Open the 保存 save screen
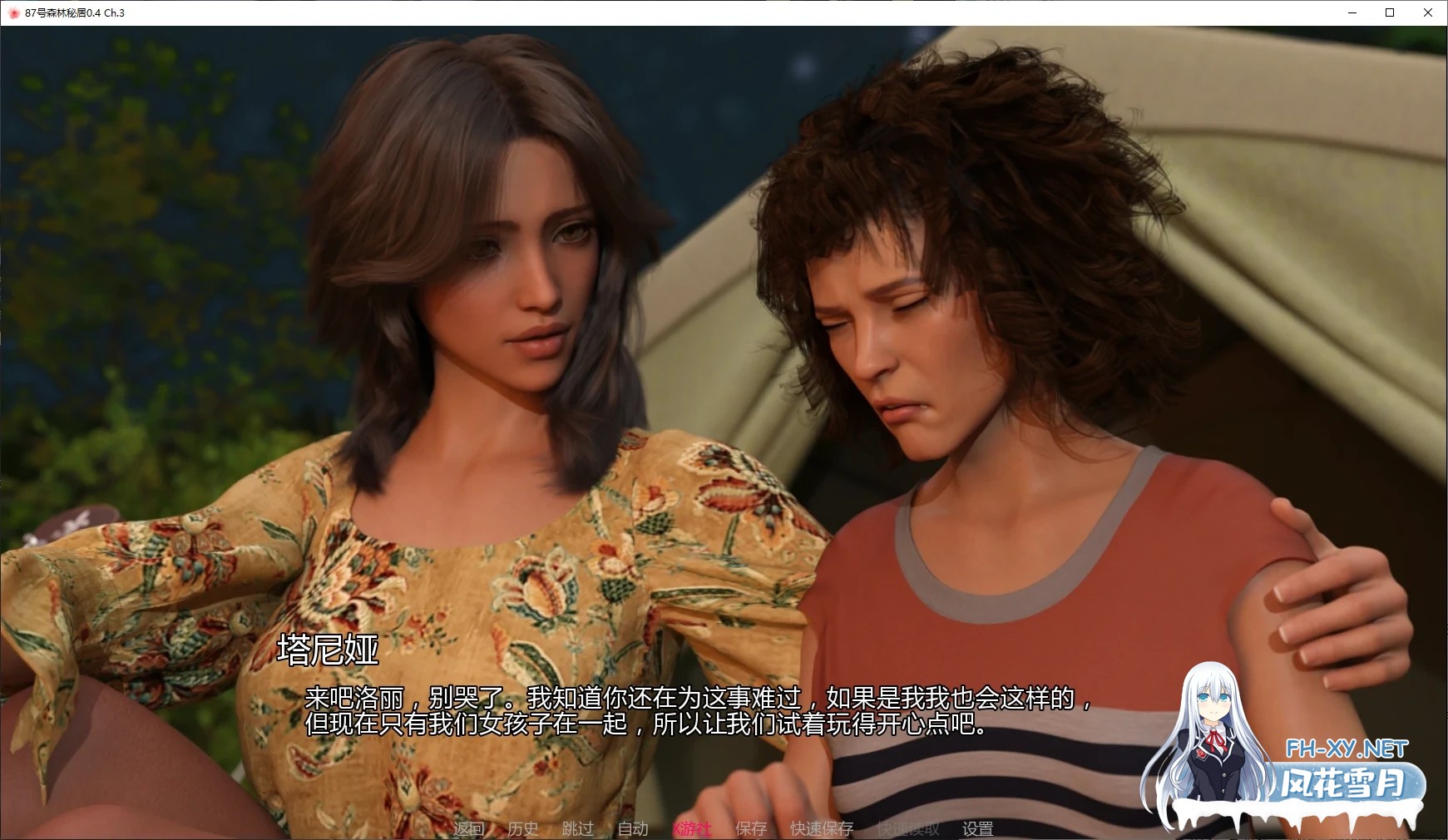This screenshot has width=1448, height=840. click(x=750, y=828)
